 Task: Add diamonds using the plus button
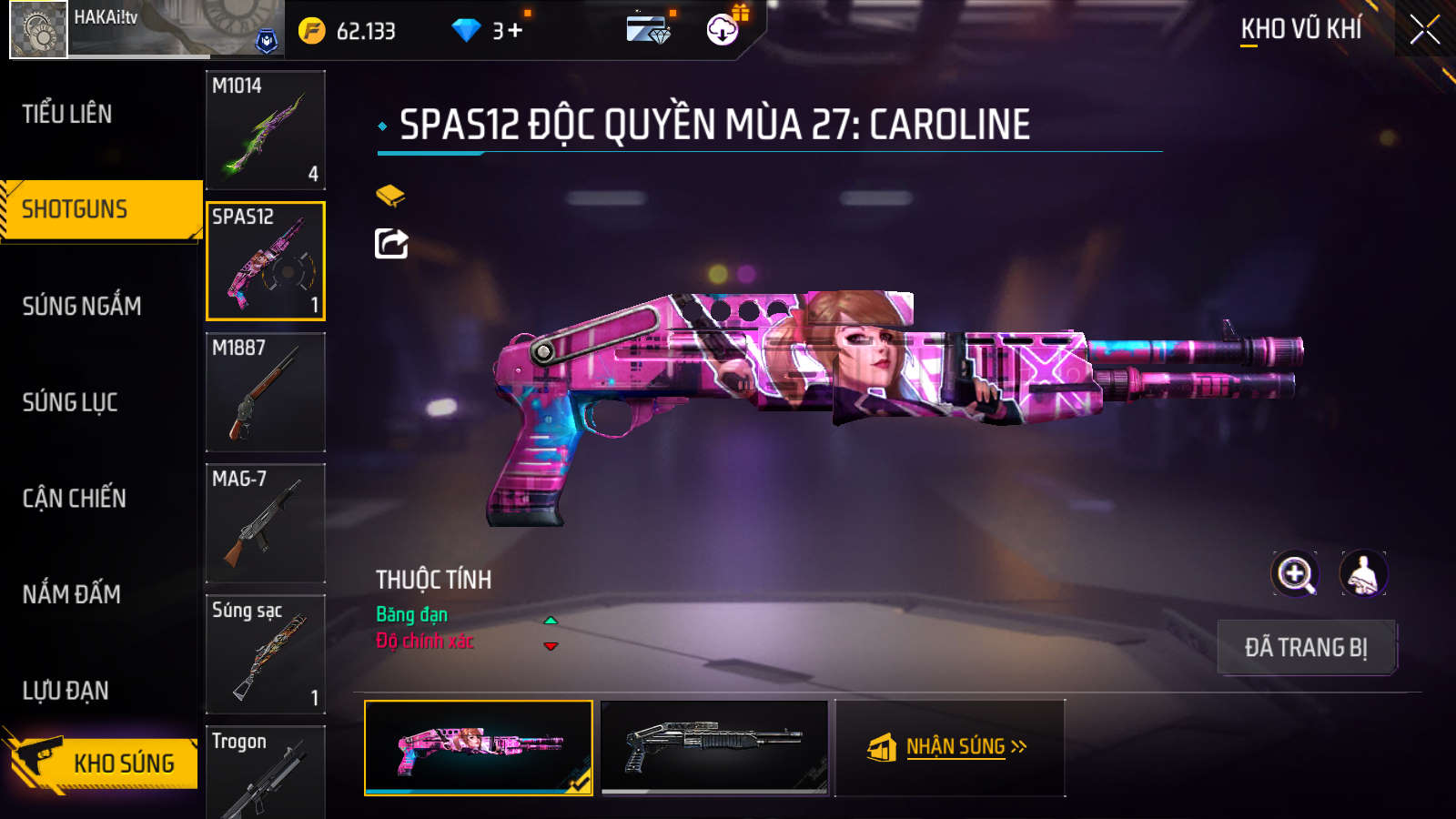(x=515, y=31)
